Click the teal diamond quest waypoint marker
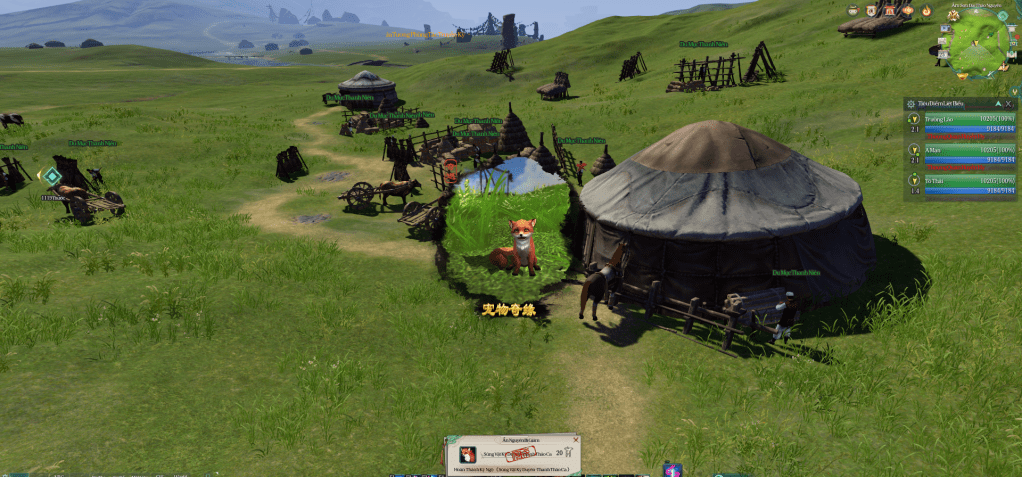The height and width of the screenshot is (477, 1022). click(x=53, y=176)
